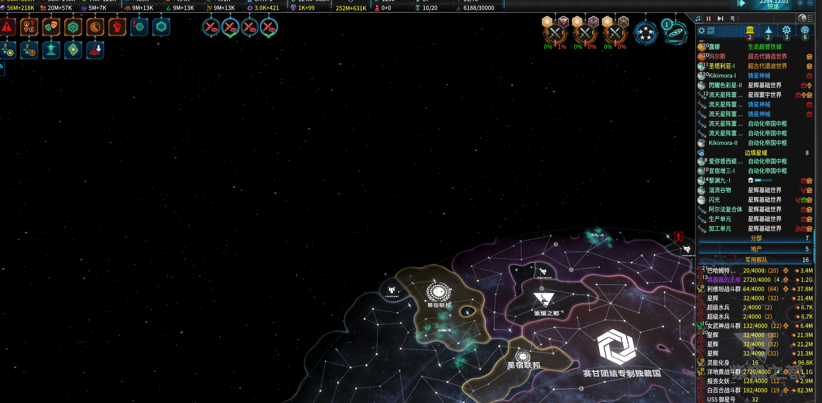Pause the music player
This screenshot has width=822, height=403.
[709, 18]
